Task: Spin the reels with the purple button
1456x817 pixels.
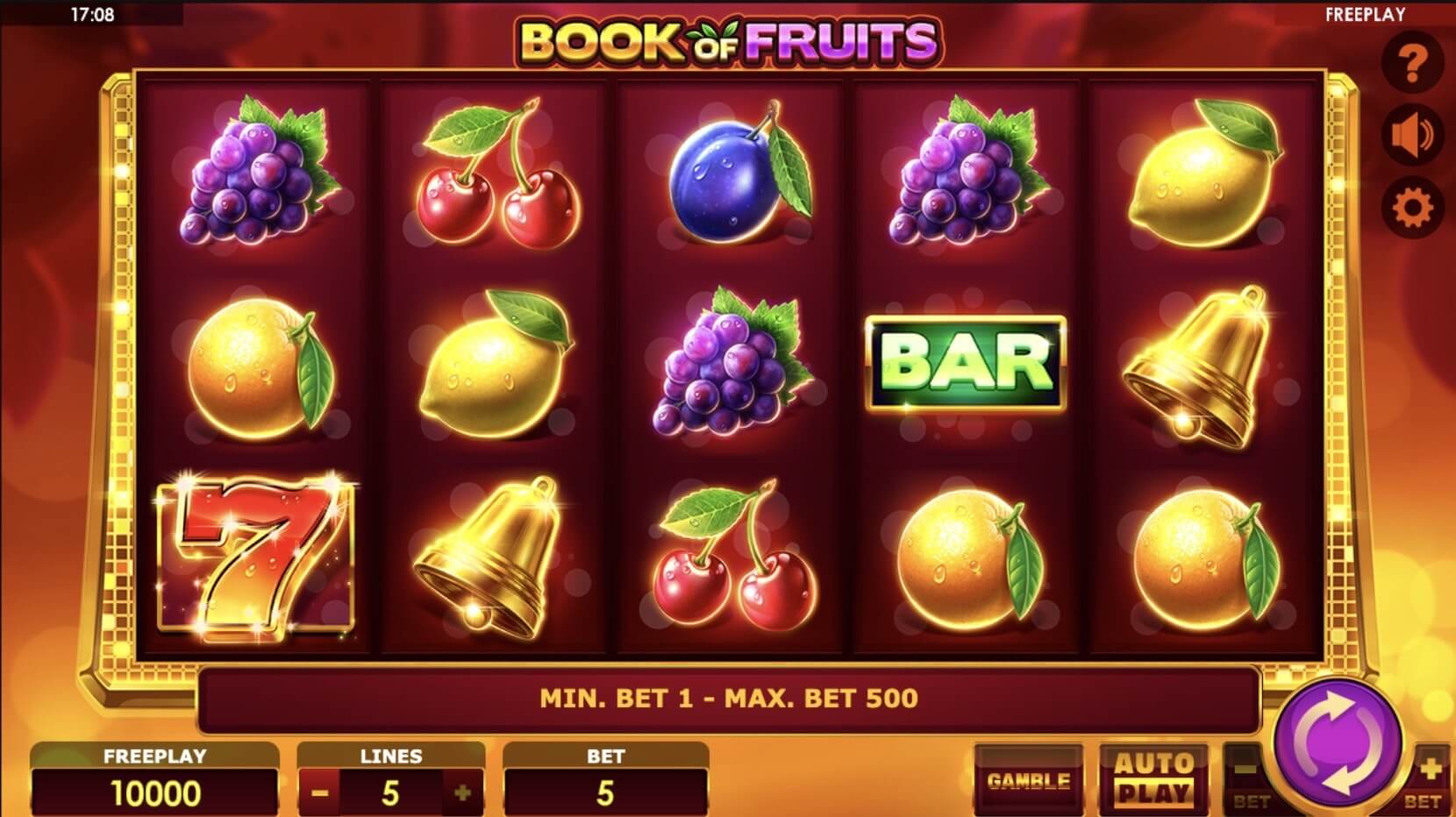Action: pos(1335,742)
